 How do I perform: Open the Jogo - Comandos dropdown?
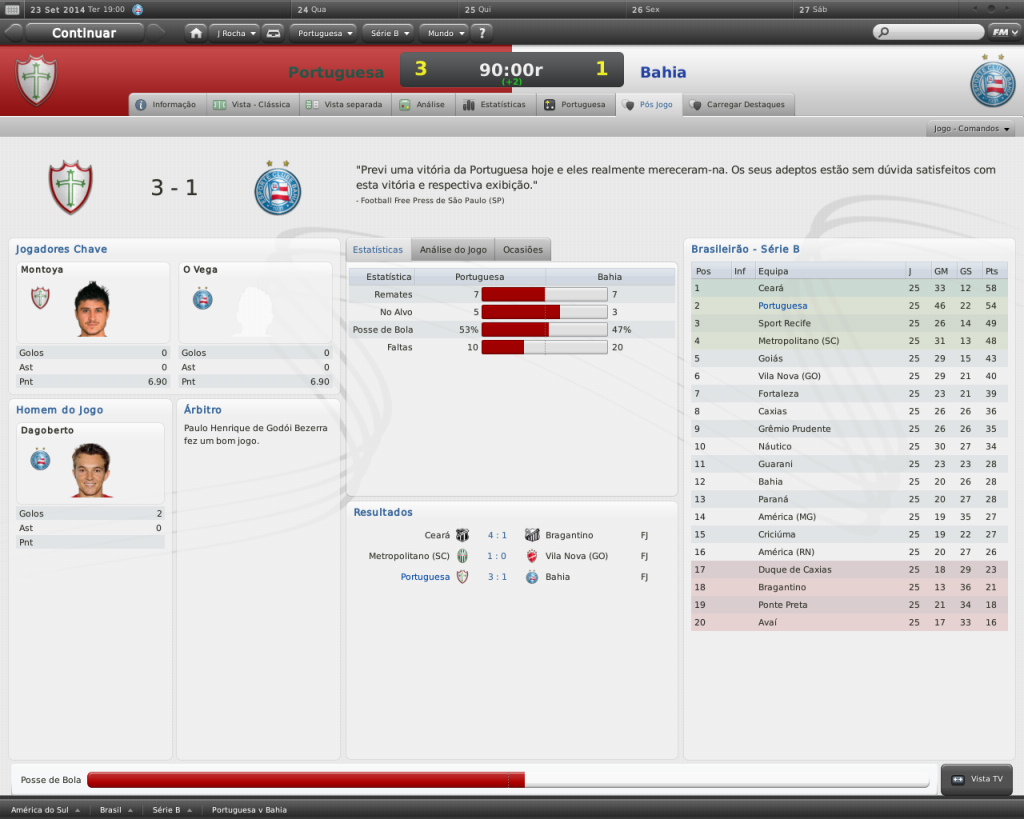[x=971, y=129]
